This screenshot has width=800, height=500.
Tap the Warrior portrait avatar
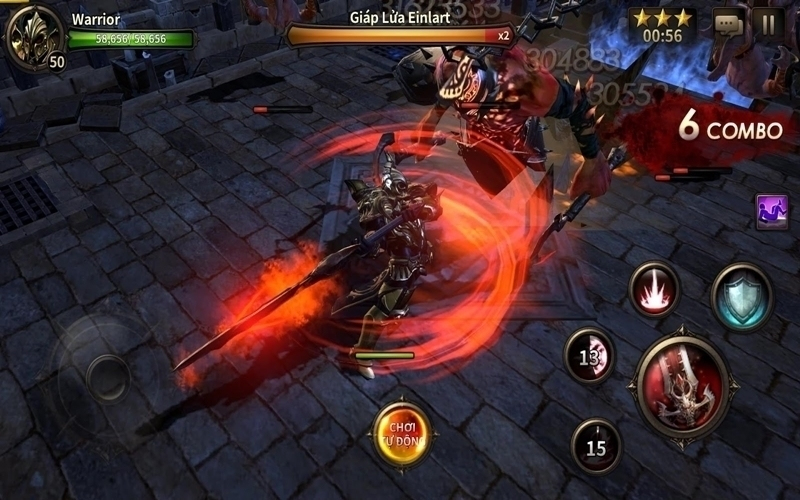[x=34, y=37]
